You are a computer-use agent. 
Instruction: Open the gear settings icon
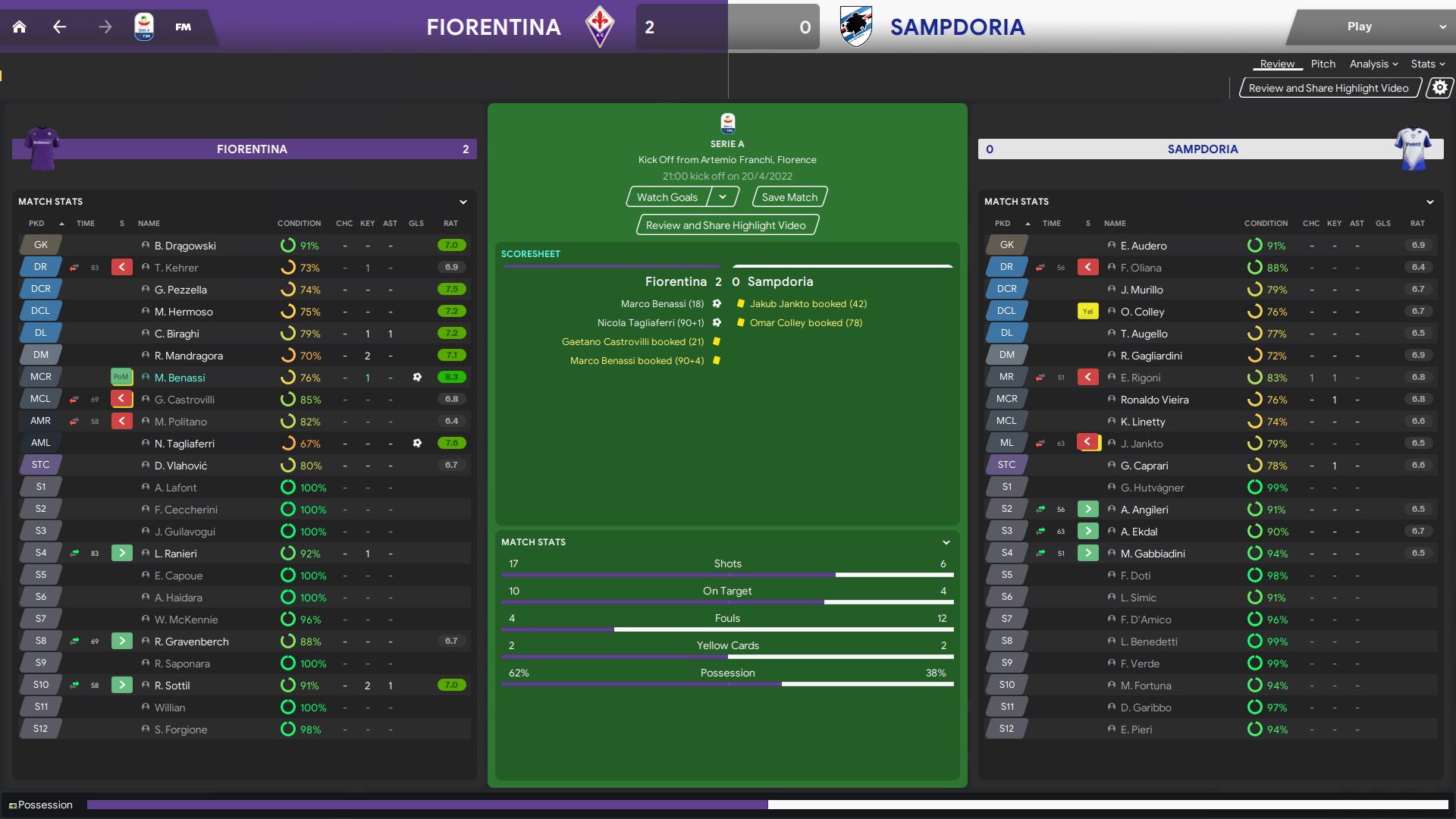click(1439, 88)
